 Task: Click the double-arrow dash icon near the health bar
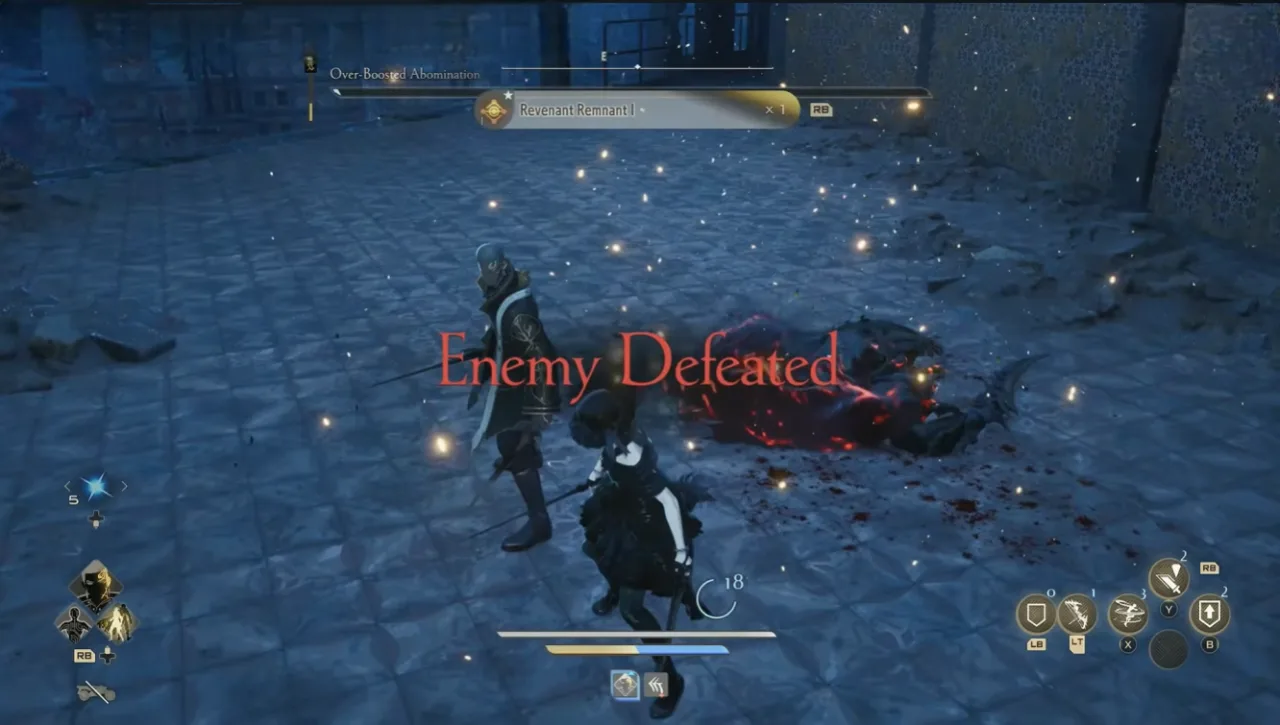pos(656,684)
